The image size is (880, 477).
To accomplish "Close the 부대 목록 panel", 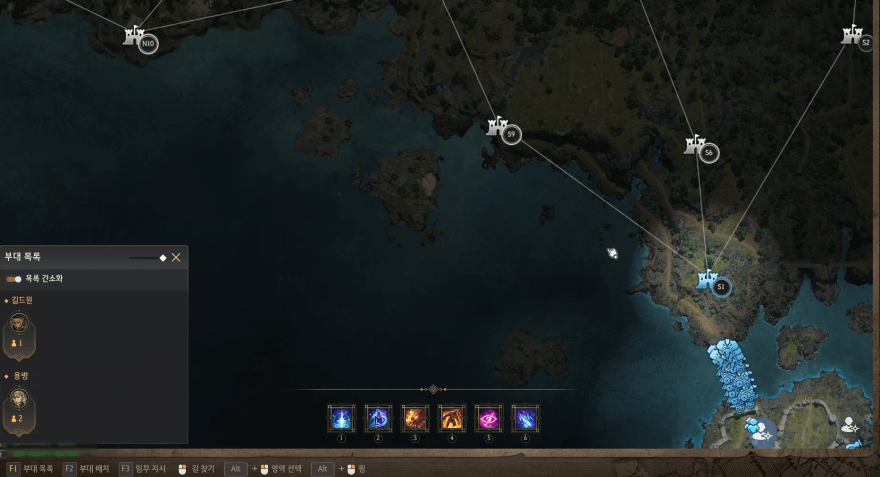I will [176, 257].
